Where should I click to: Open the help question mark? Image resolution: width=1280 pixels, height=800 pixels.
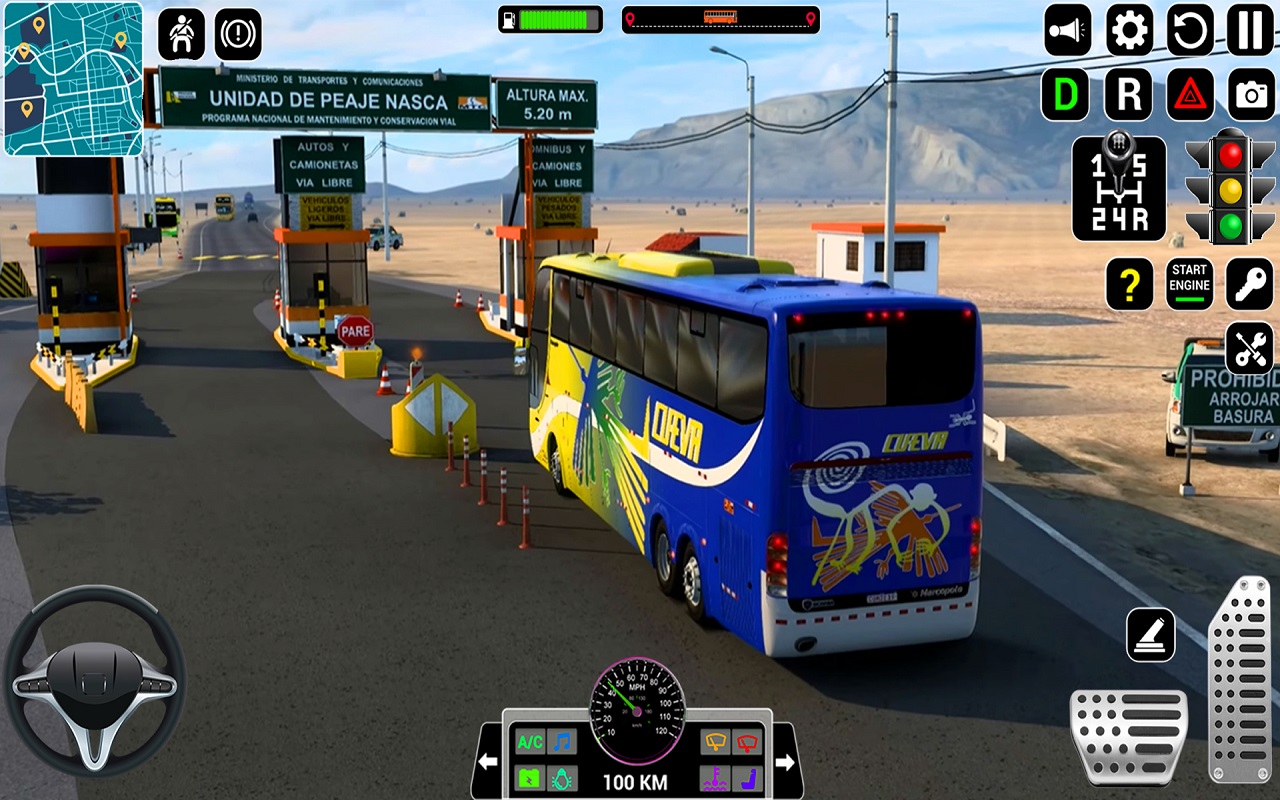1130,284
